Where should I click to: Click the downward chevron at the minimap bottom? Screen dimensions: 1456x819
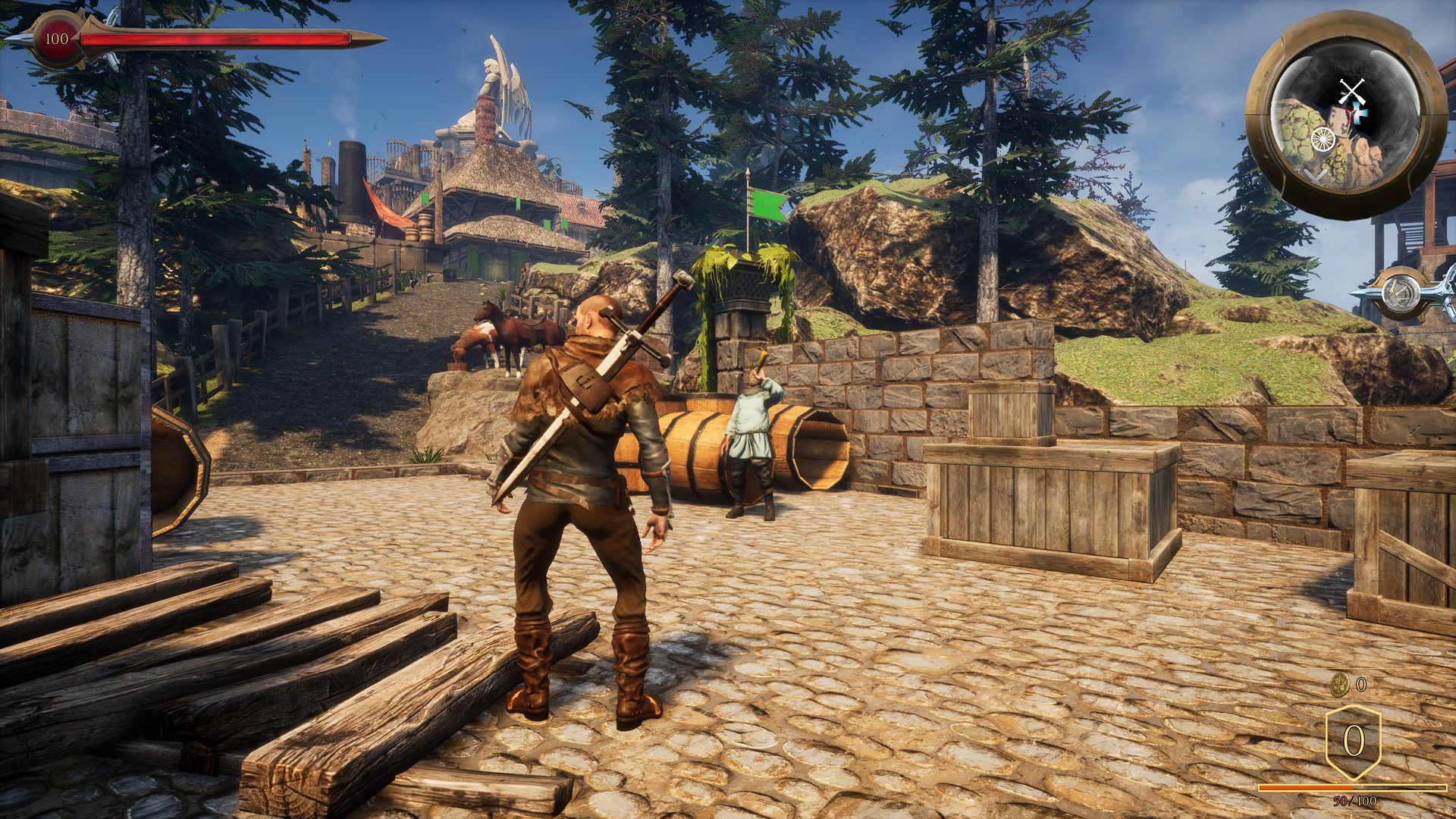pos(1315,175)
